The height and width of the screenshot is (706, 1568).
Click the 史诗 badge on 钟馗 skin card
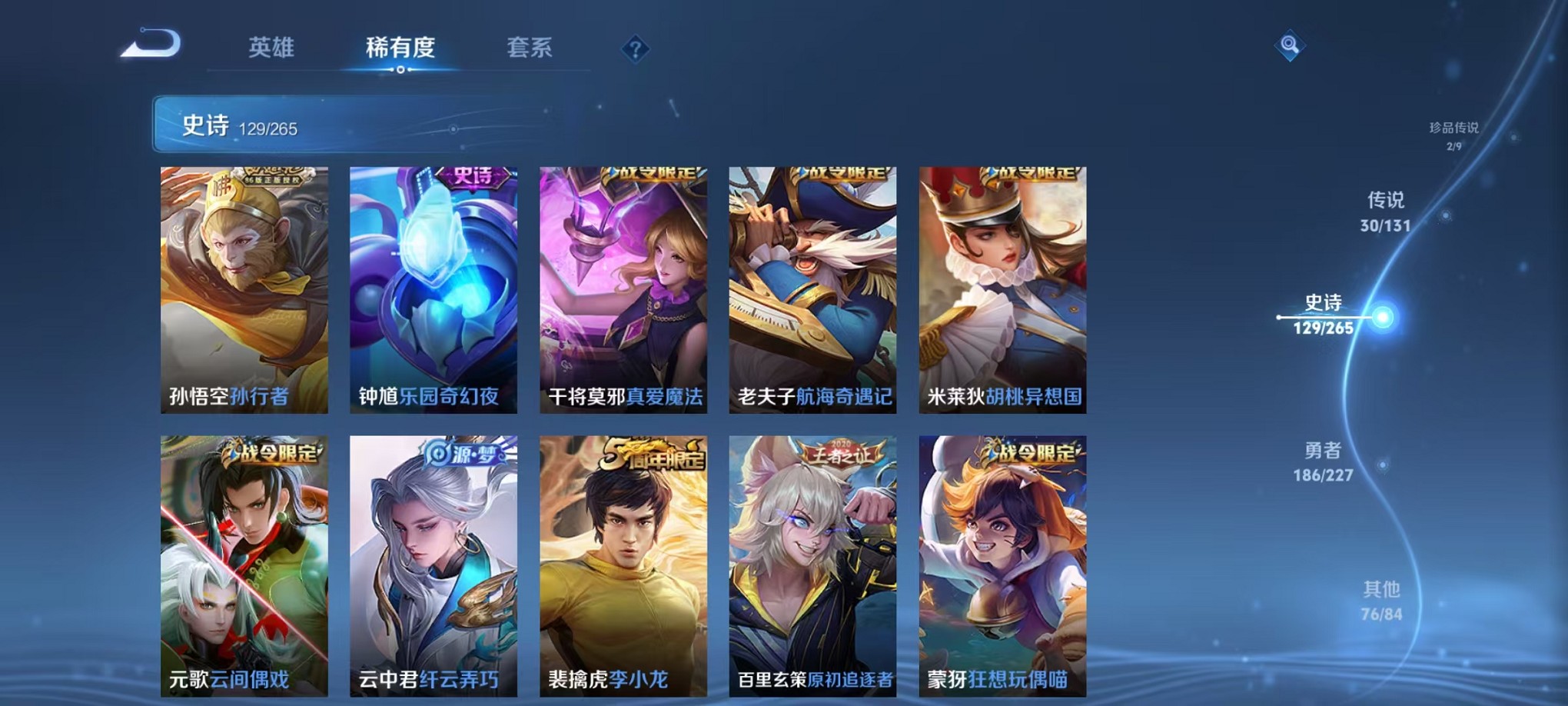pyautogui.click(x=471, y=176)
